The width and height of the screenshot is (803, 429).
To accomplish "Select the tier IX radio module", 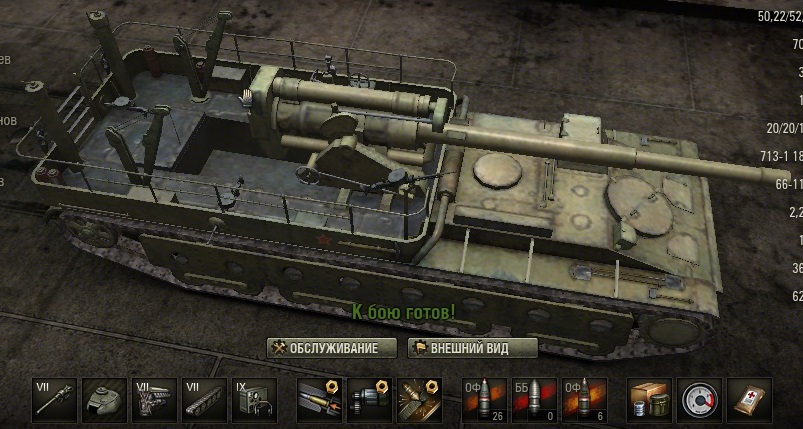I will pyautogui.click(x=254, y=400).
